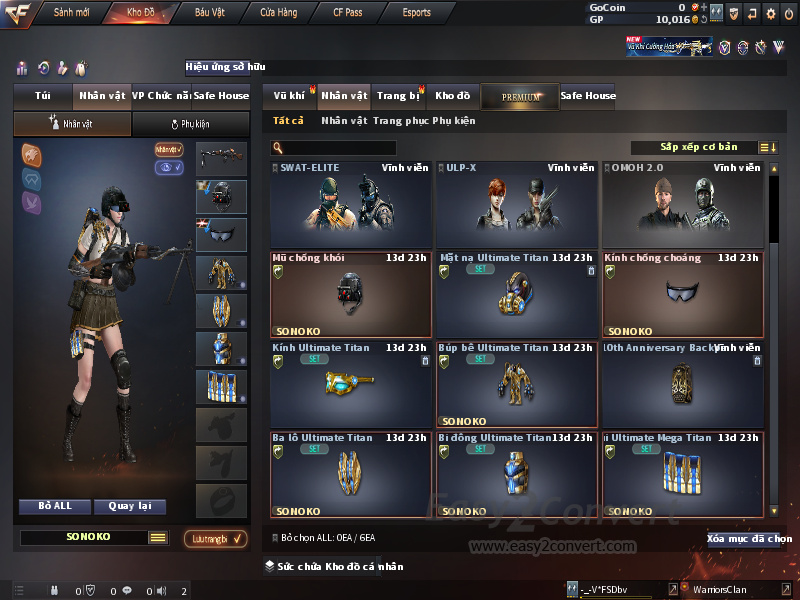Save outfit with Lưu trang bị button
This screenshot has width=800, height=600.
coord(215,539)
